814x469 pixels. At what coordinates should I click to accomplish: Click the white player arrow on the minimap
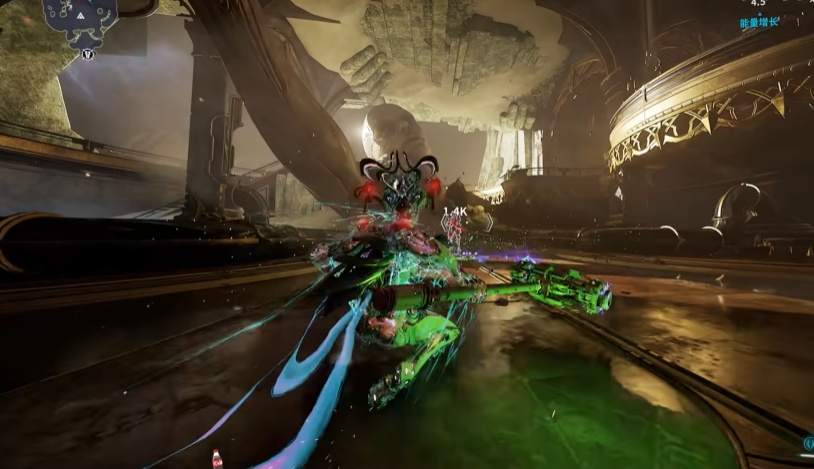click(79, 16)
